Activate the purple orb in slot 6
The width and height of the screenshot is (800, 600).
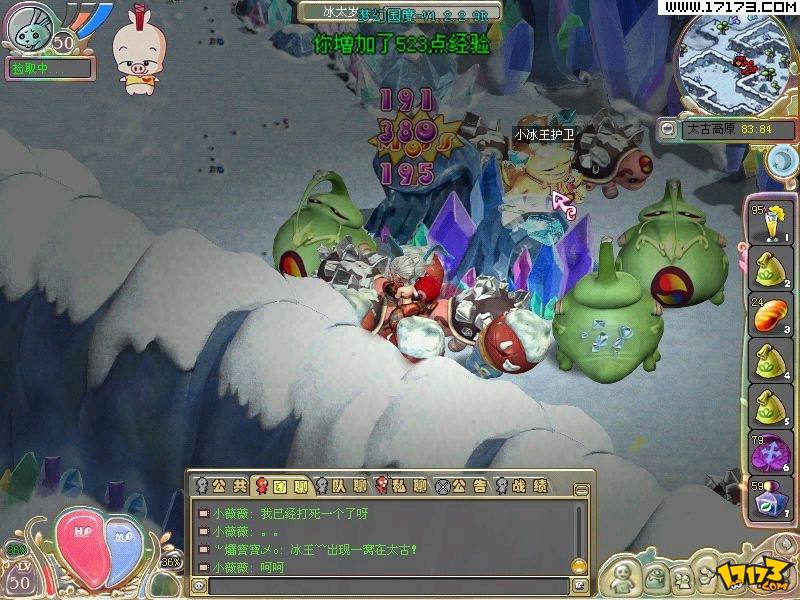click(769, 453)
